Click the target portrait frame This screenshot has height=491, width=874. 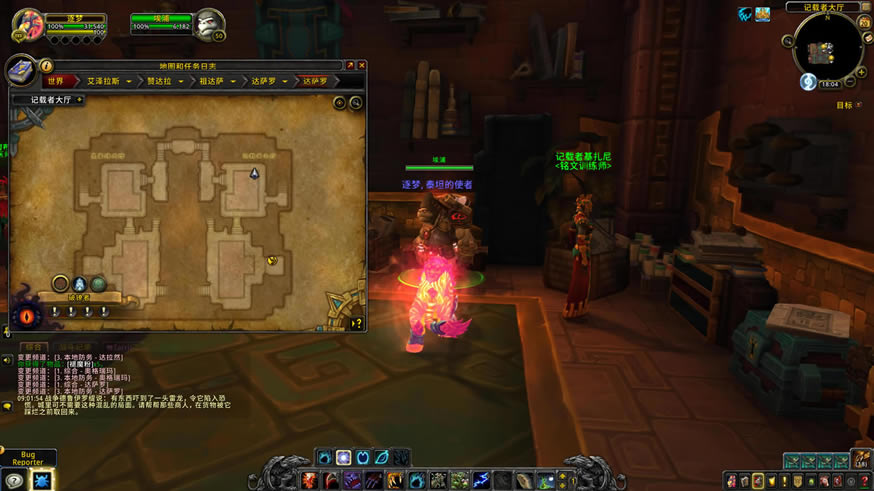[209, 23]
